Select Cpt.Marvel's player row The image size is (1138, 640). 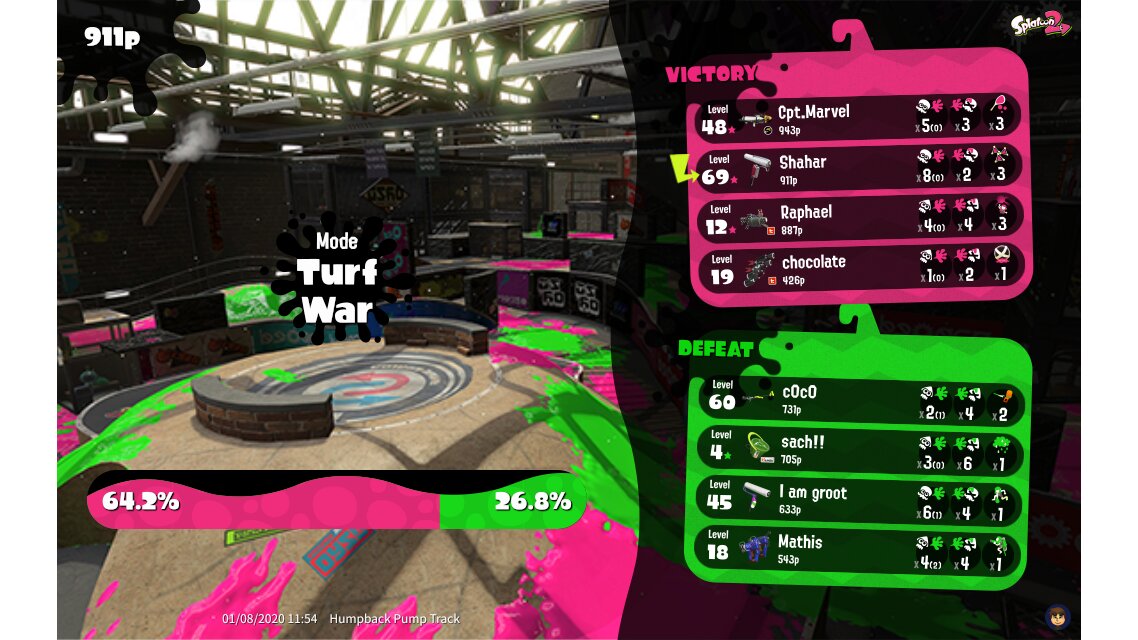858,117
